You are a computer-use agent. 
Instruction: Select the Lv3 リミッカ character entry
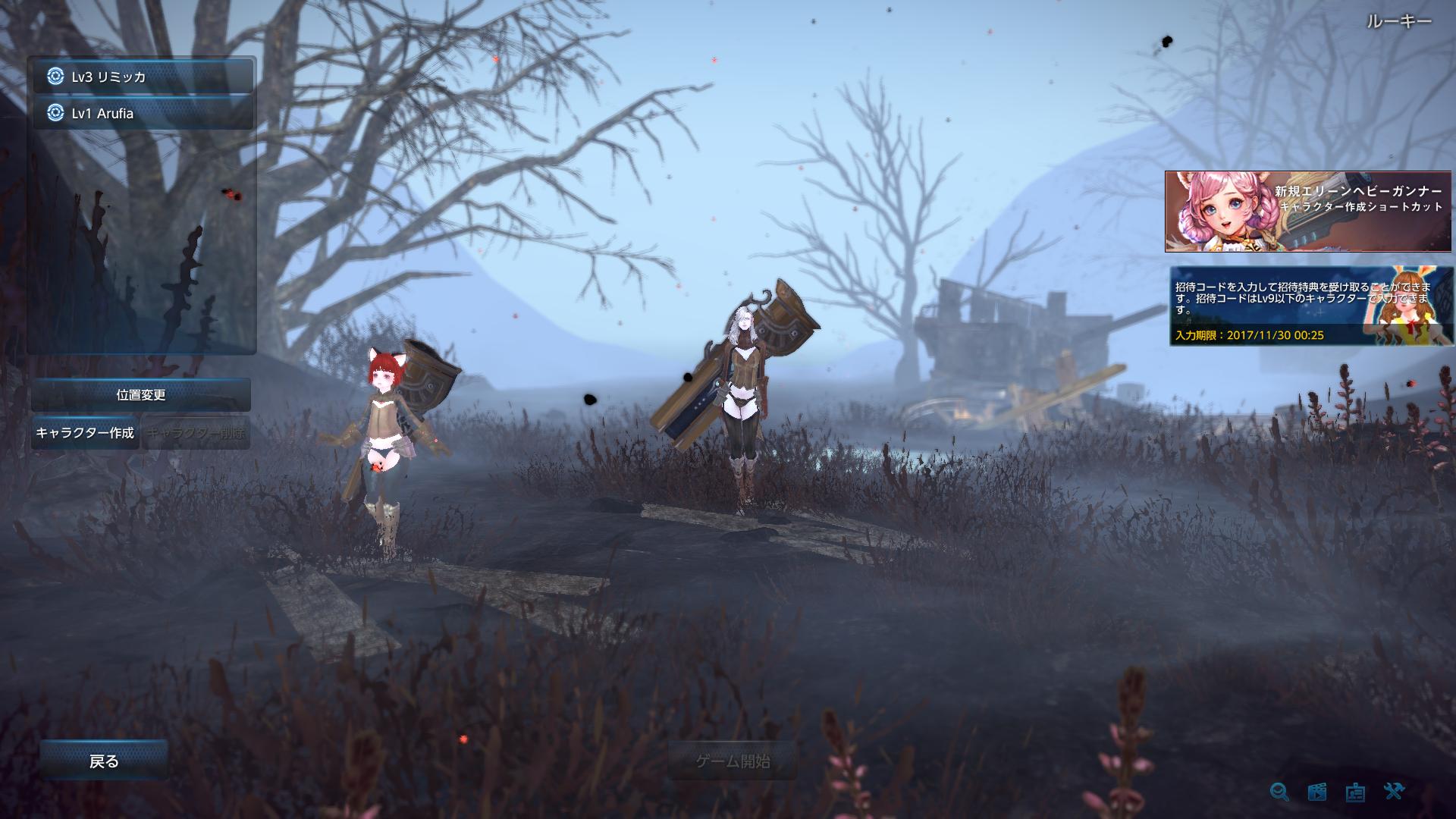point(143,77)
